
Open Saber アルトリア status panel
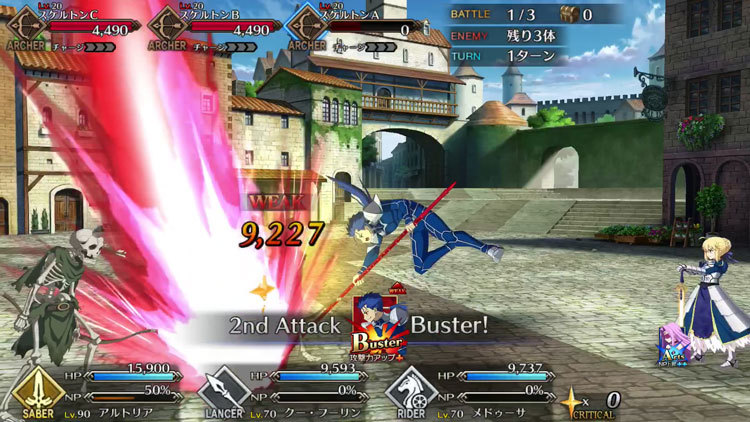93,391
